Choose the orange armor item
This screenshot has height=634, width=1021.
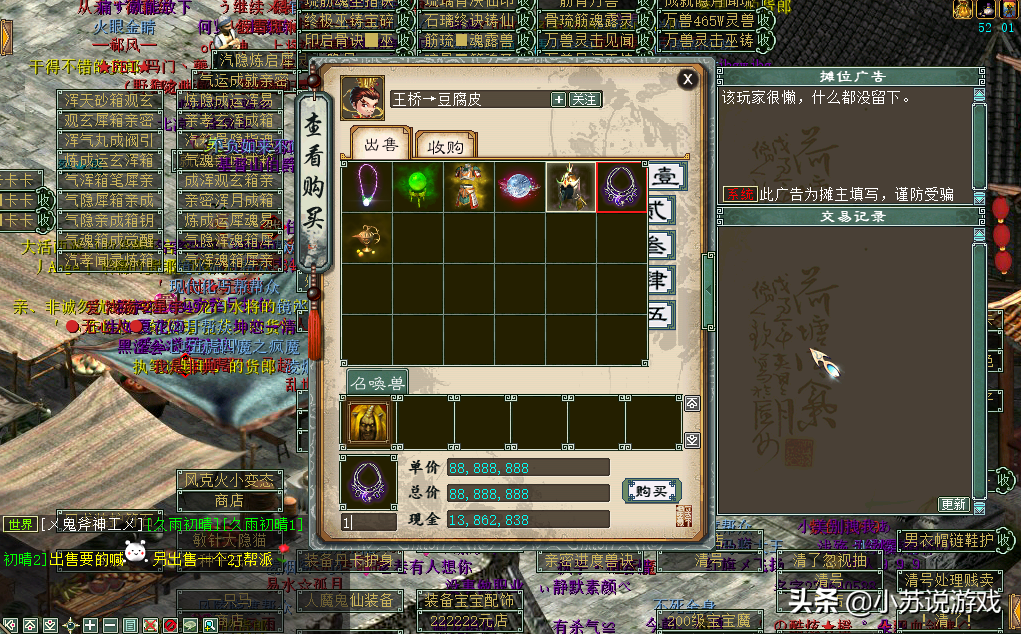pyautogui.click(x=469, y=187)
